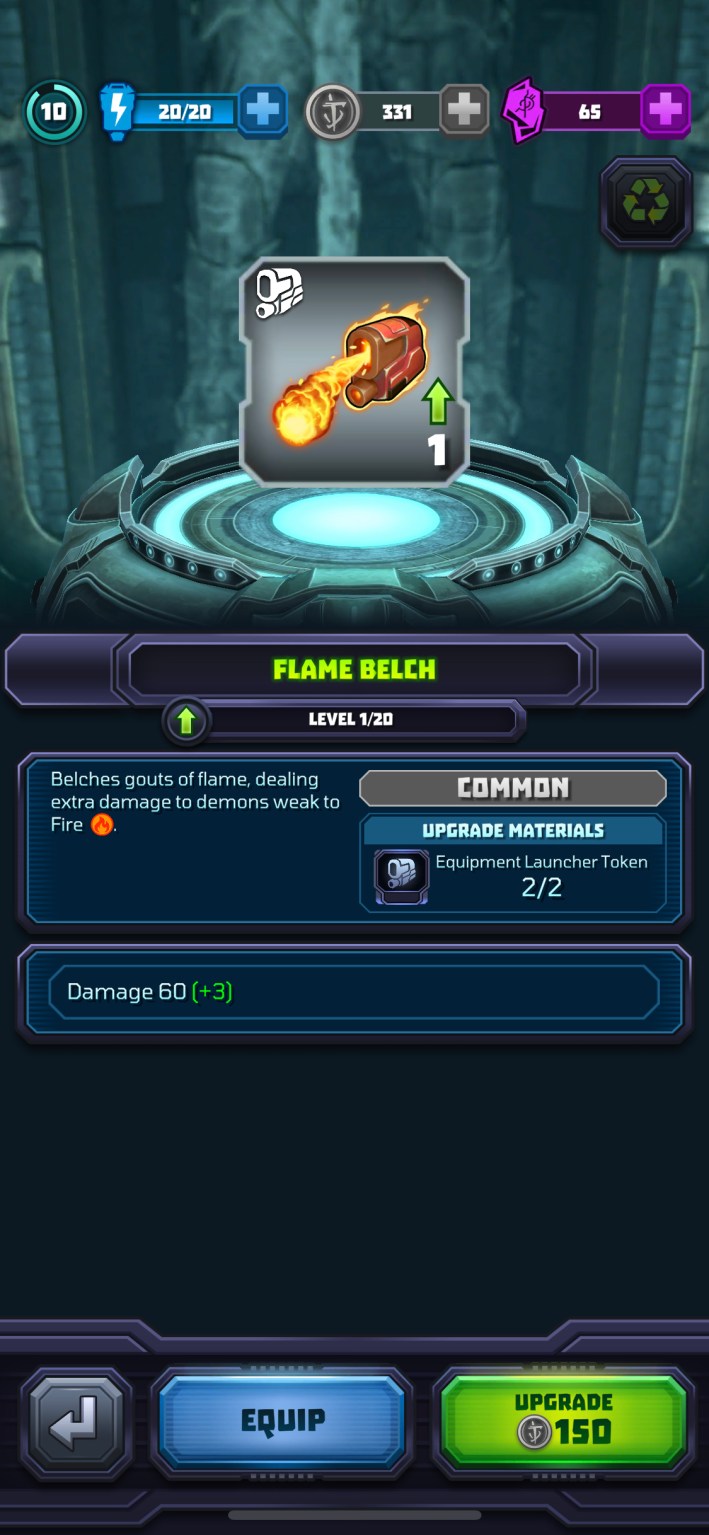Viewport: 709px width, 1535px height.
Task: Upgrade Flame Belch for 150 coins
Action: click(565, 1419)
